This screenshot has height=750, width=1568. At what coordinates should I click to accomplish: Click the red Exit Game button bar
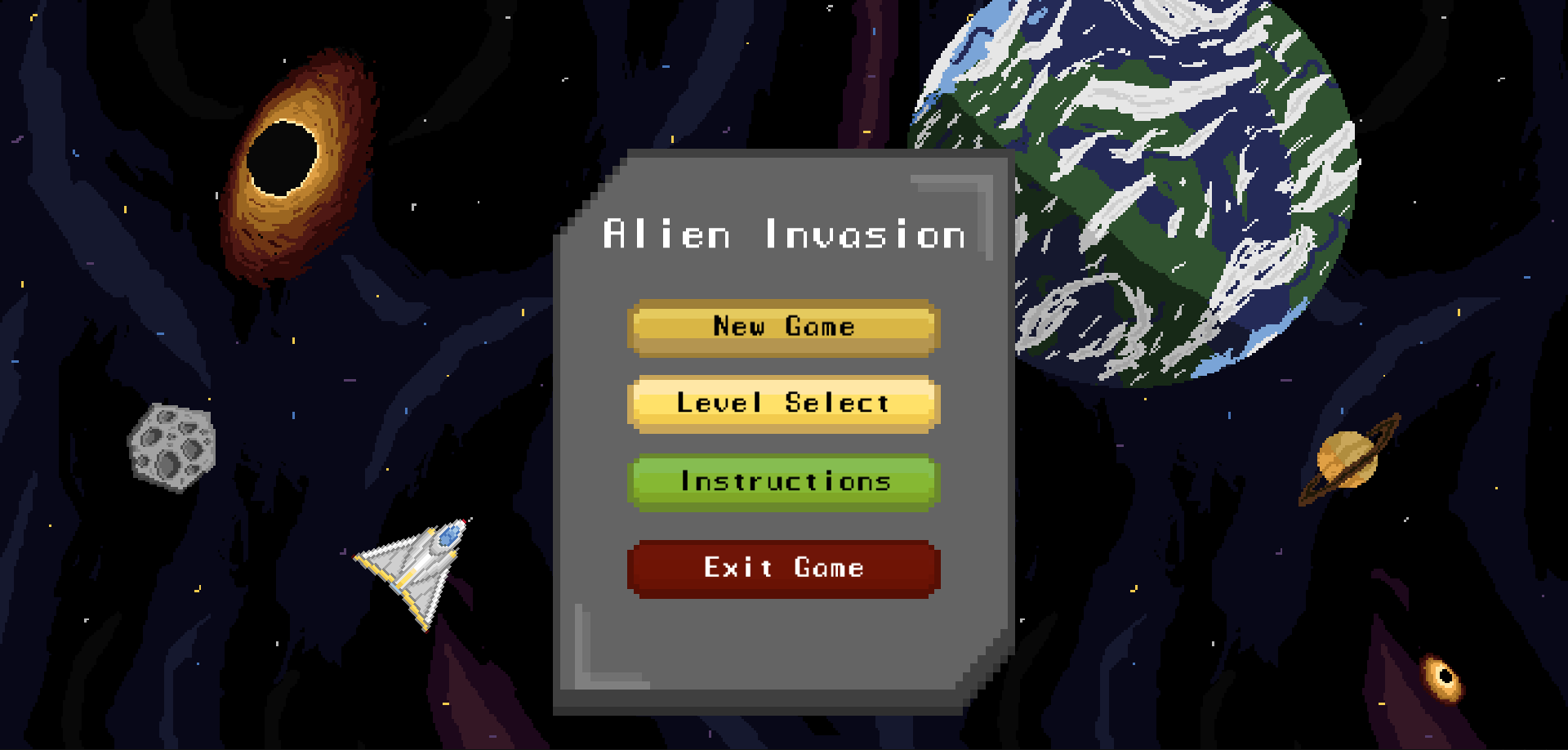[x=782, y=567]
